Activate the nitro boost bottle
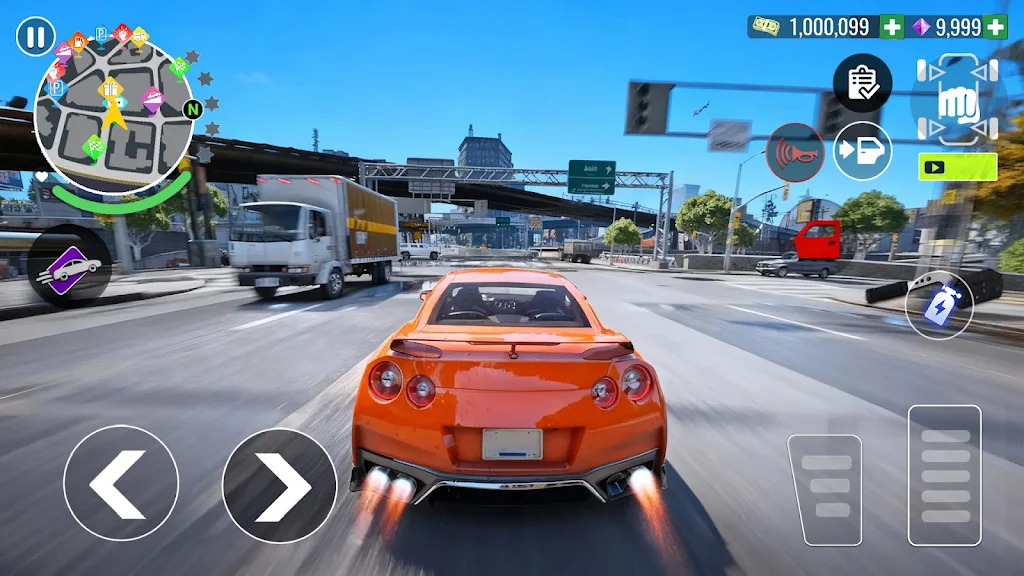The width and height of the screenshot is (1024, 576). [x=939, y=304]
